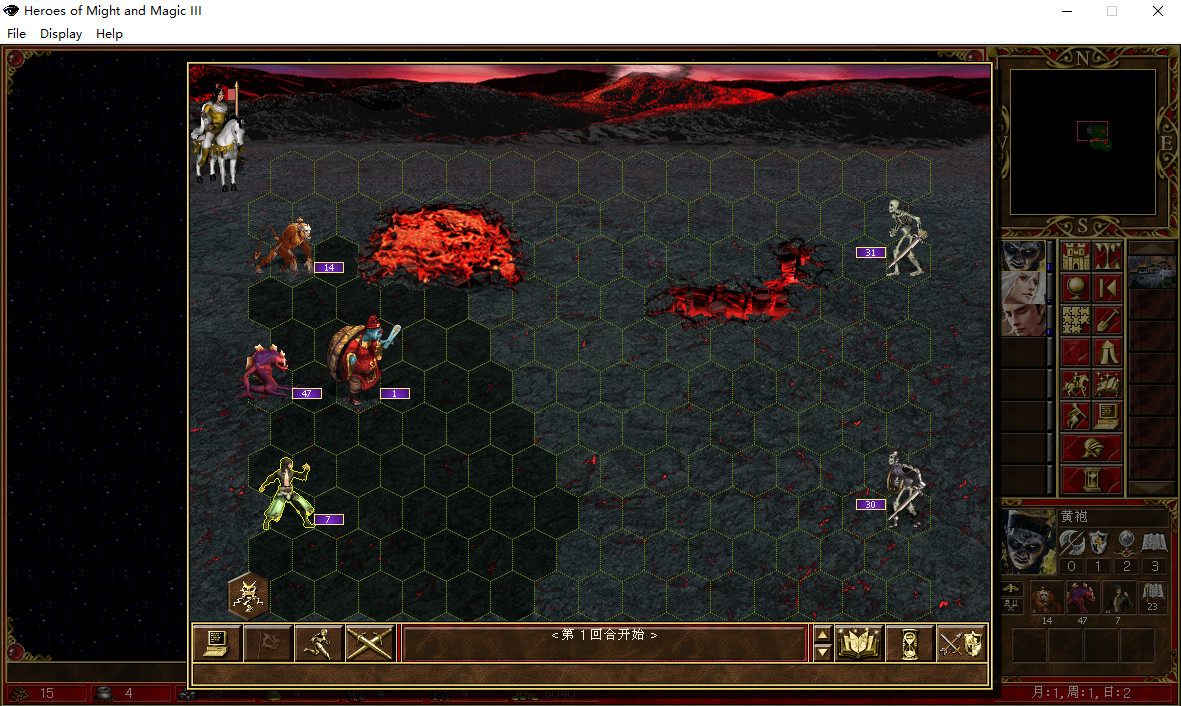
Task: Choose the hourglass wait button in the combat bar
Action: coord(910,643)
